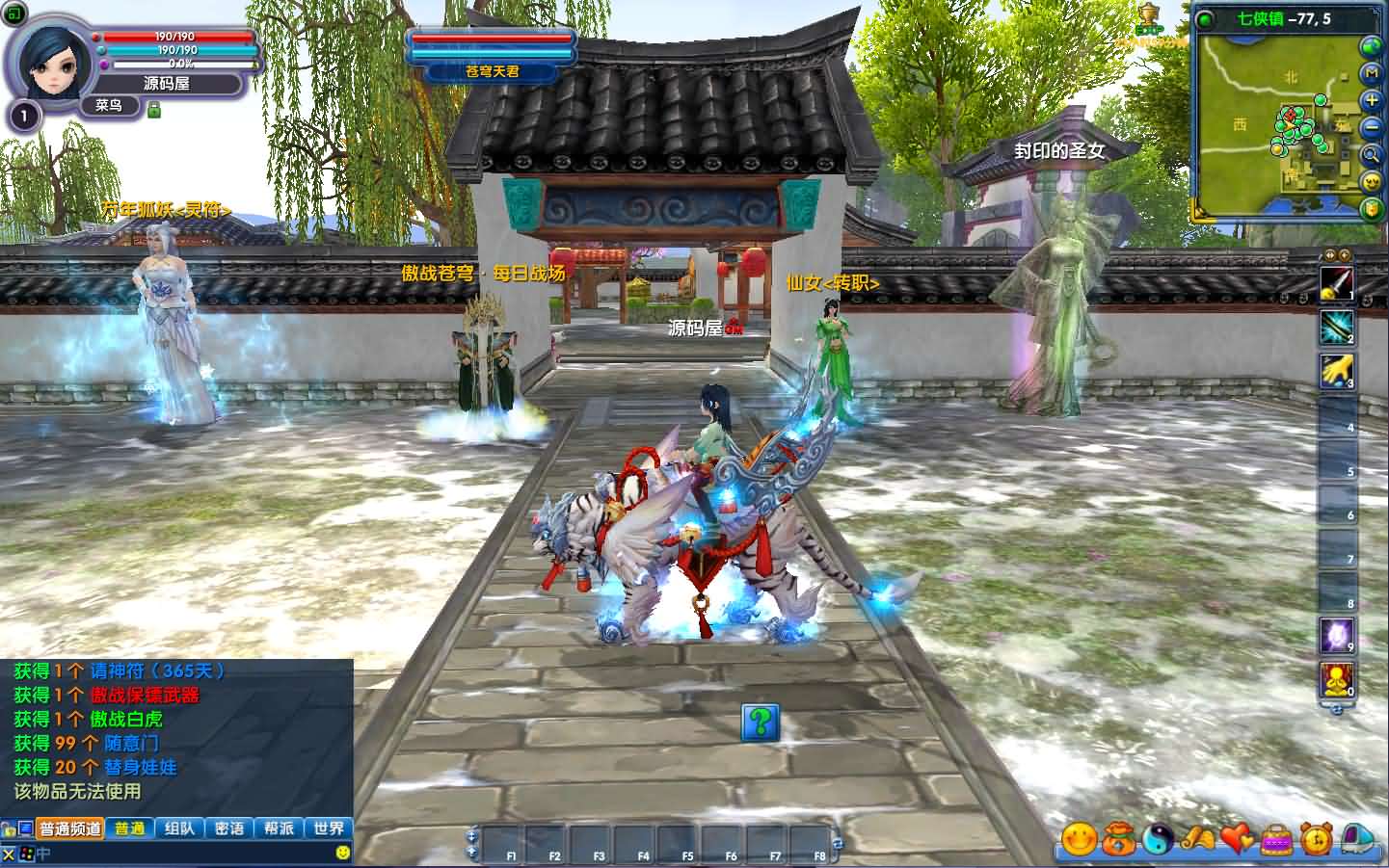Click the 随意门 item link in chat
Image resolution: width=1389 pixels, height=868 pixels.
pyautogui.click(x=132, y=744)
